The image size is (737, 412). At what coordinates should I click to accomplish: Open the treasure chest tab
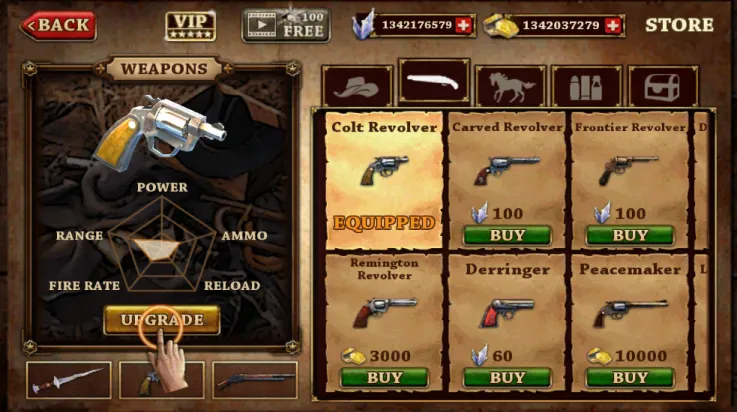pos(662,87)
